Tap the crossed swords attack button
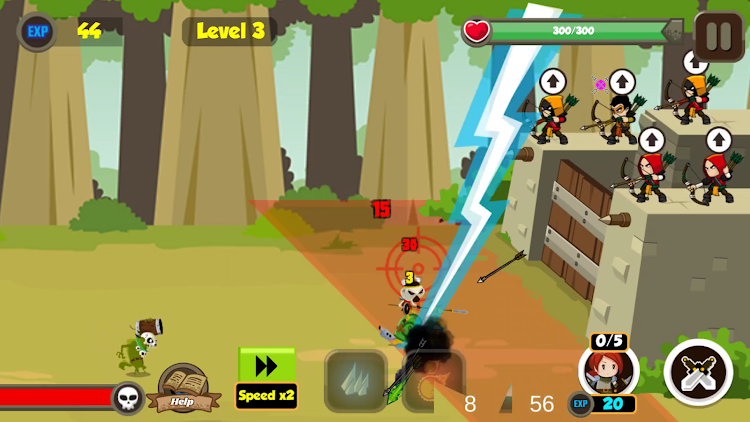The image size is (750, 422). (698, 373)
